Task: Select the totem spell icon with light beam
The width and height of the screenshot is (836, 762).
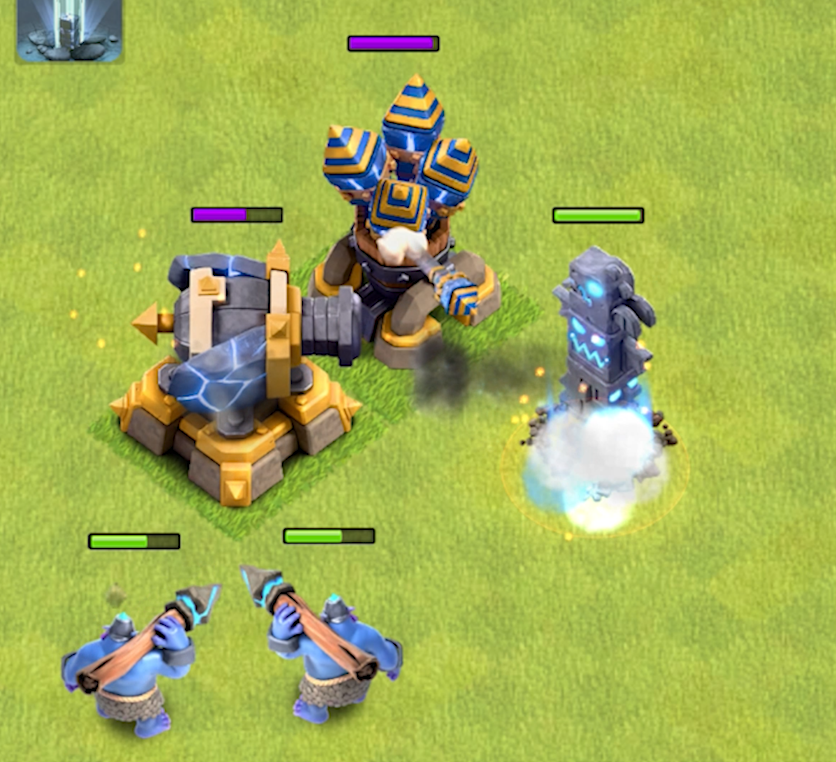Action: 69,31
